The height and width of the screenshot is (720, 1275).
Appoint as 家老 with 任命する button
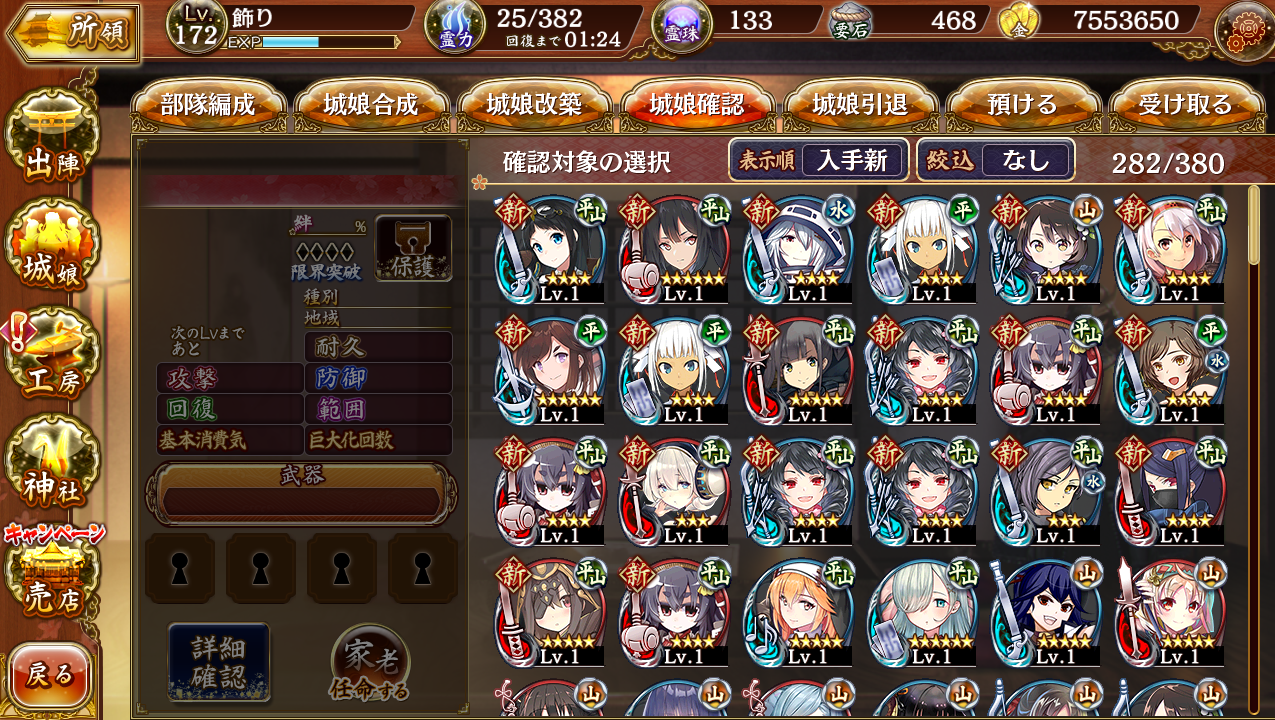coord(370,665)
